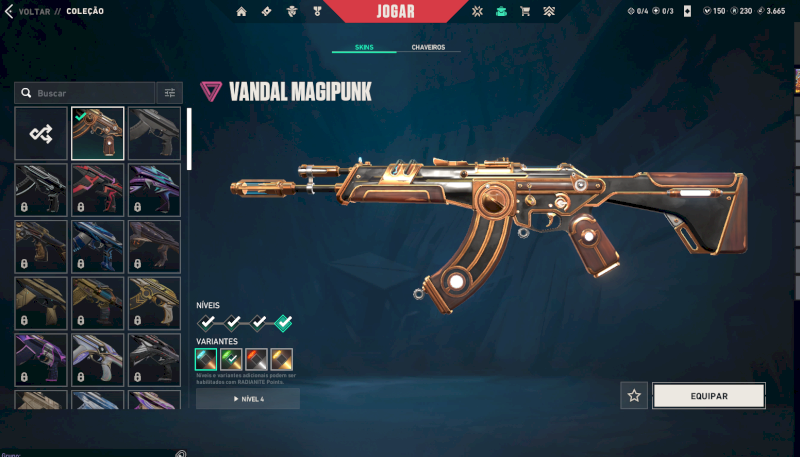Select the green variant swatch
This screenshot has height=457, width=800.
tap(231, 359)
